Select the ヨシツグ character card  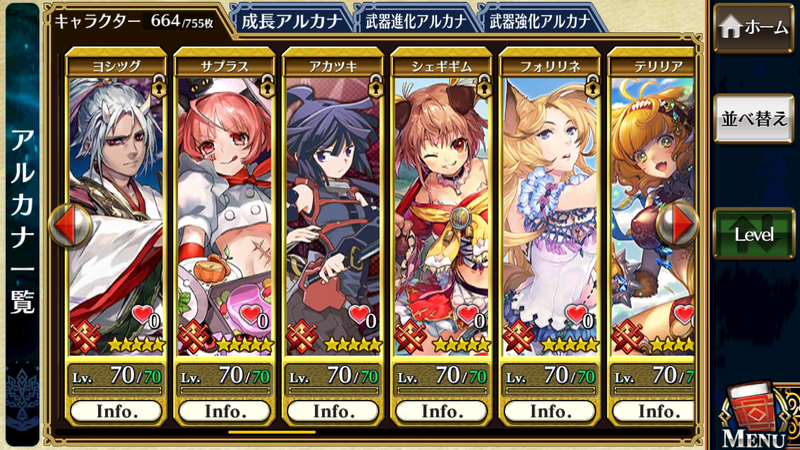[x=118, y=210]
